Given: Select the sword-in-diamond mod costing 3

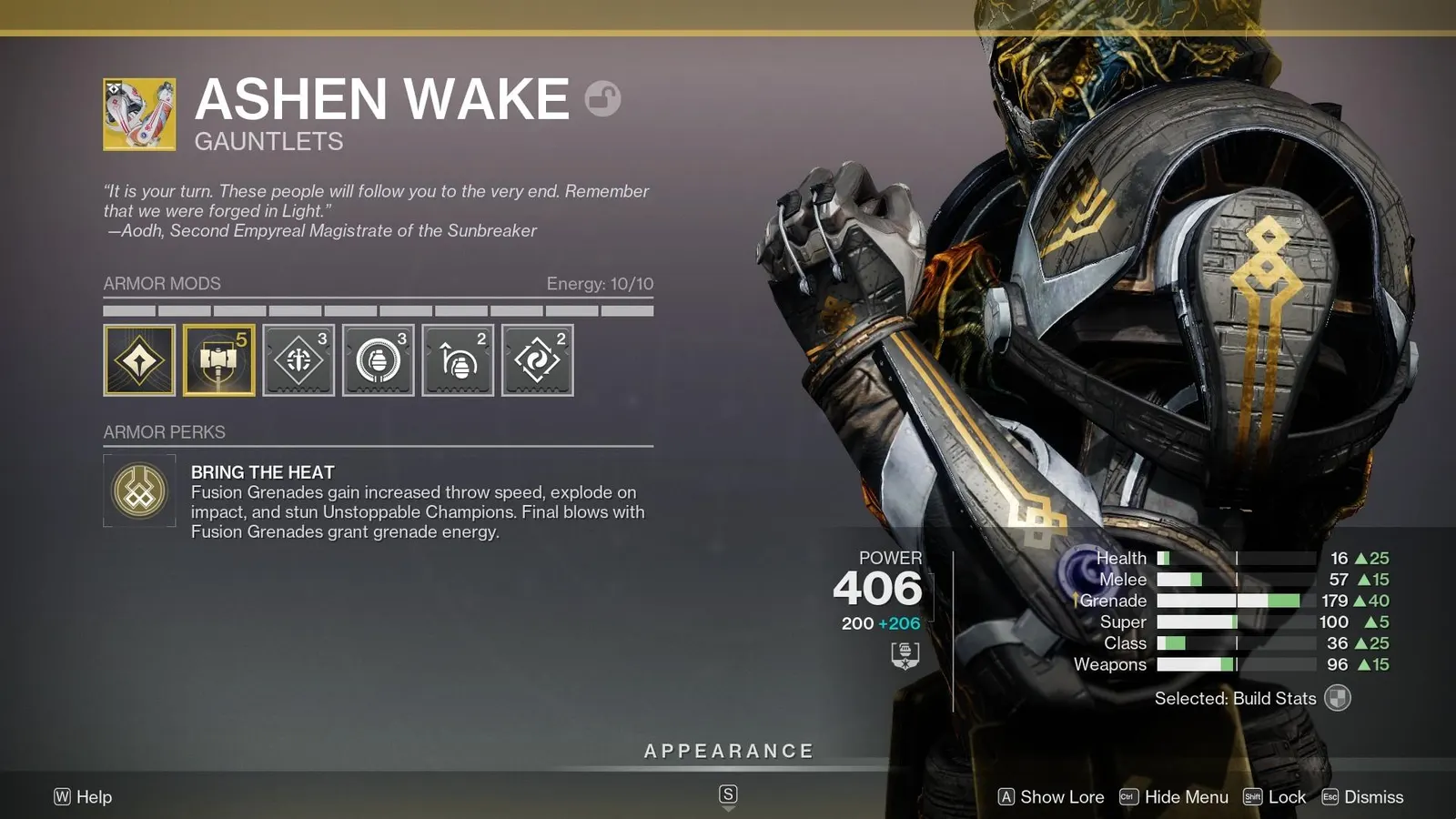Looking at the screenshot, I should 298,360.
